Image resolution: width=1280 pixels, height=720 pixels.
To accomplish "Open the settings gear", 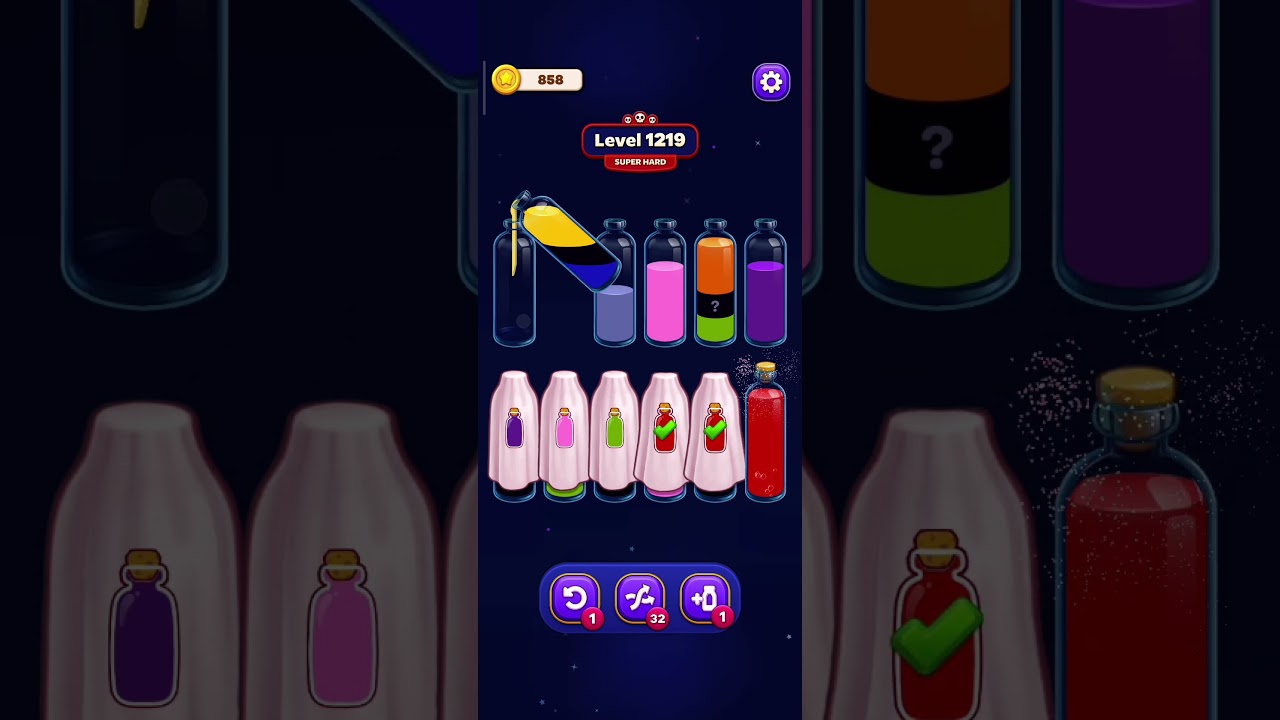I will 770,81.
